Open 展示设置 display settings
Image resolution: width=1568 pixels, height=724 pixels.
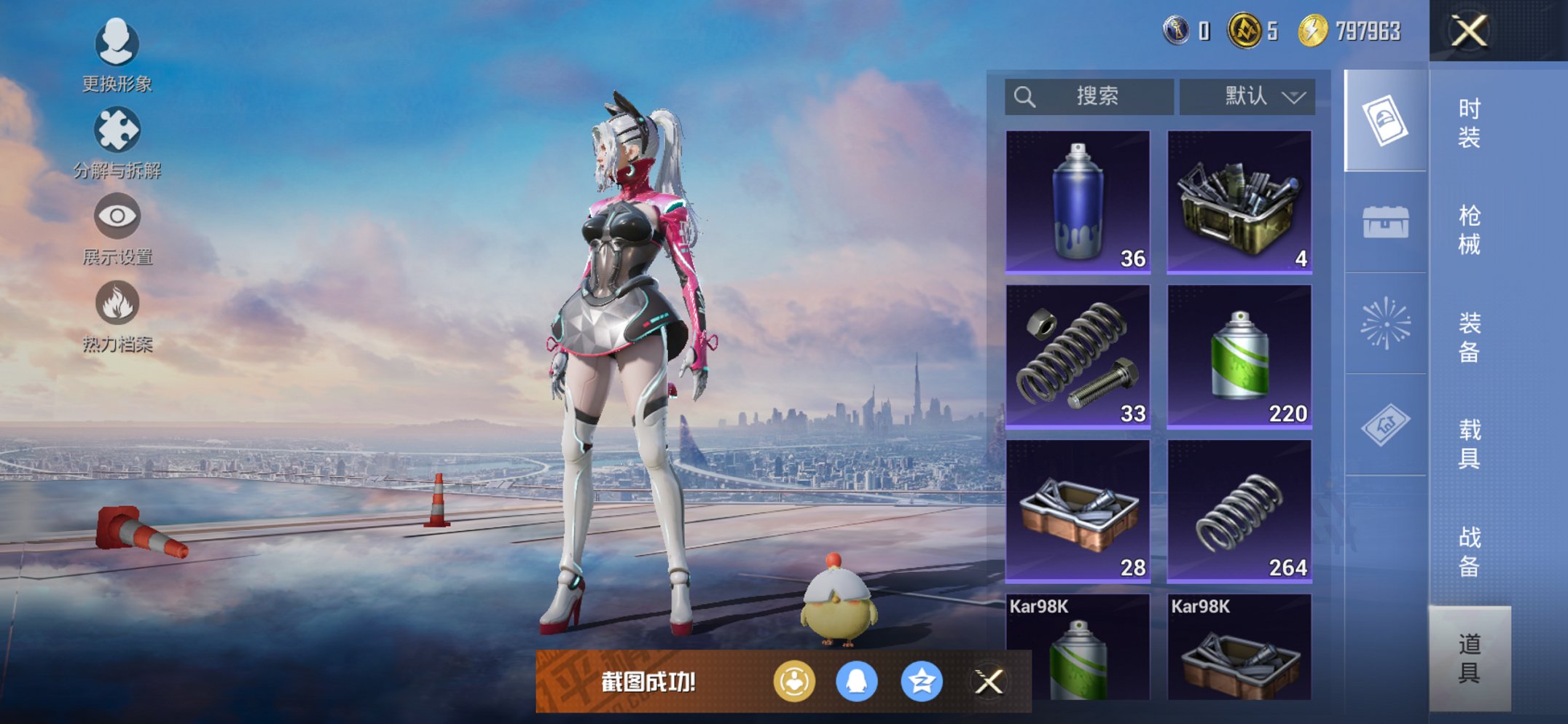click(117, 217)
